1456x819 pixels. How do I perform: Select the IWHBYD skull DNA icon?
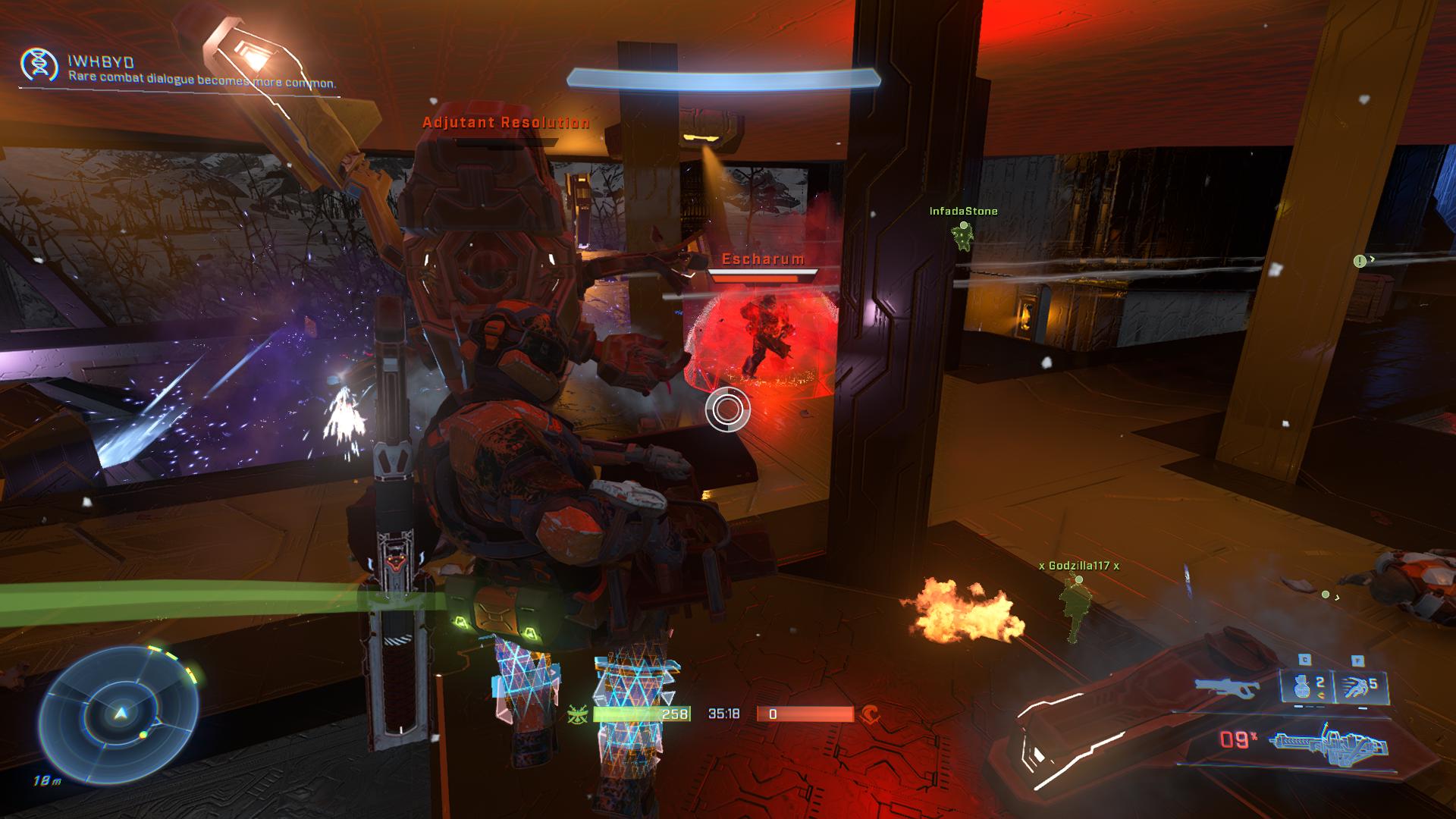[39, 65]
